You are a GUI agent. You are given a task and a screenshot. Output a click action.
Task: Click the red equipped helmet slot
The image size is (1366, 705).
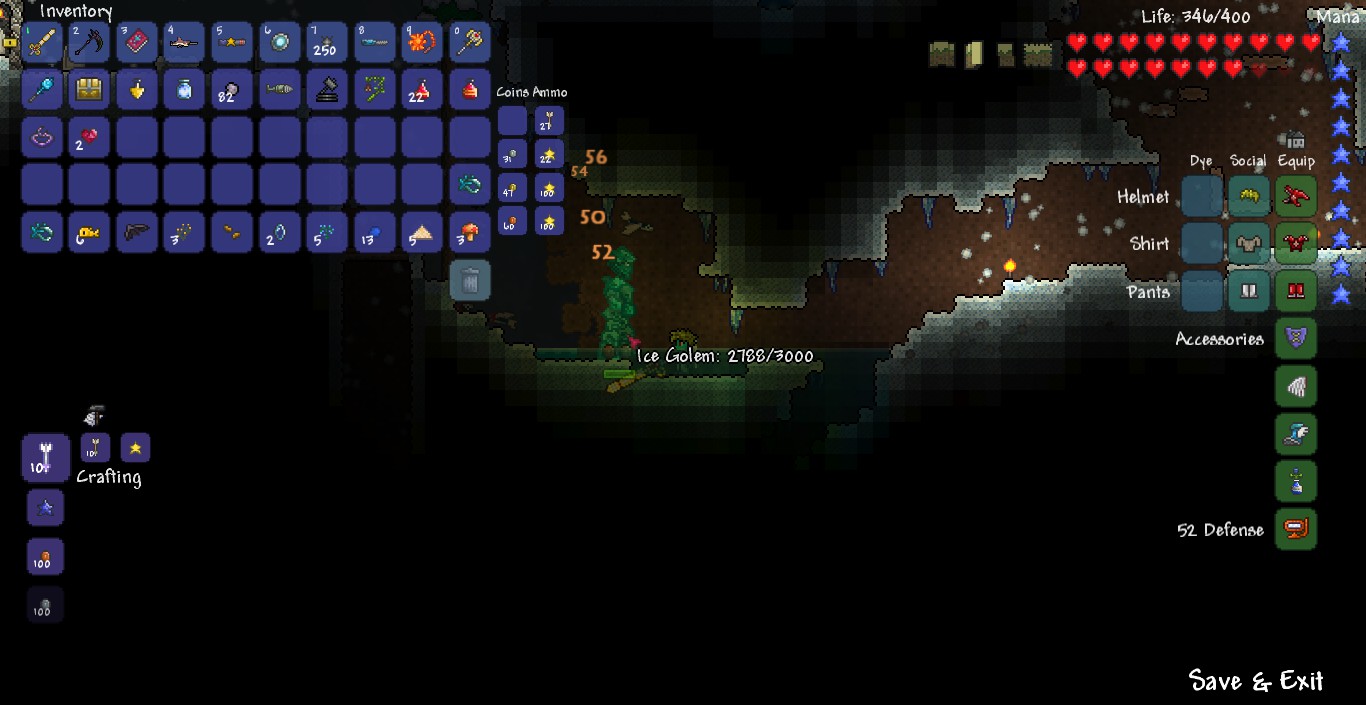click(1296, 196)
